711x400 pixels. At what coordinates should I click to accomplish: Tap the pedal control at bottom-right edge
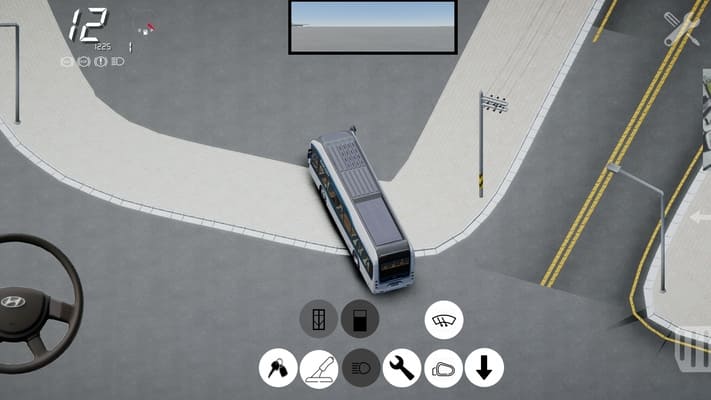pos(694,348)
